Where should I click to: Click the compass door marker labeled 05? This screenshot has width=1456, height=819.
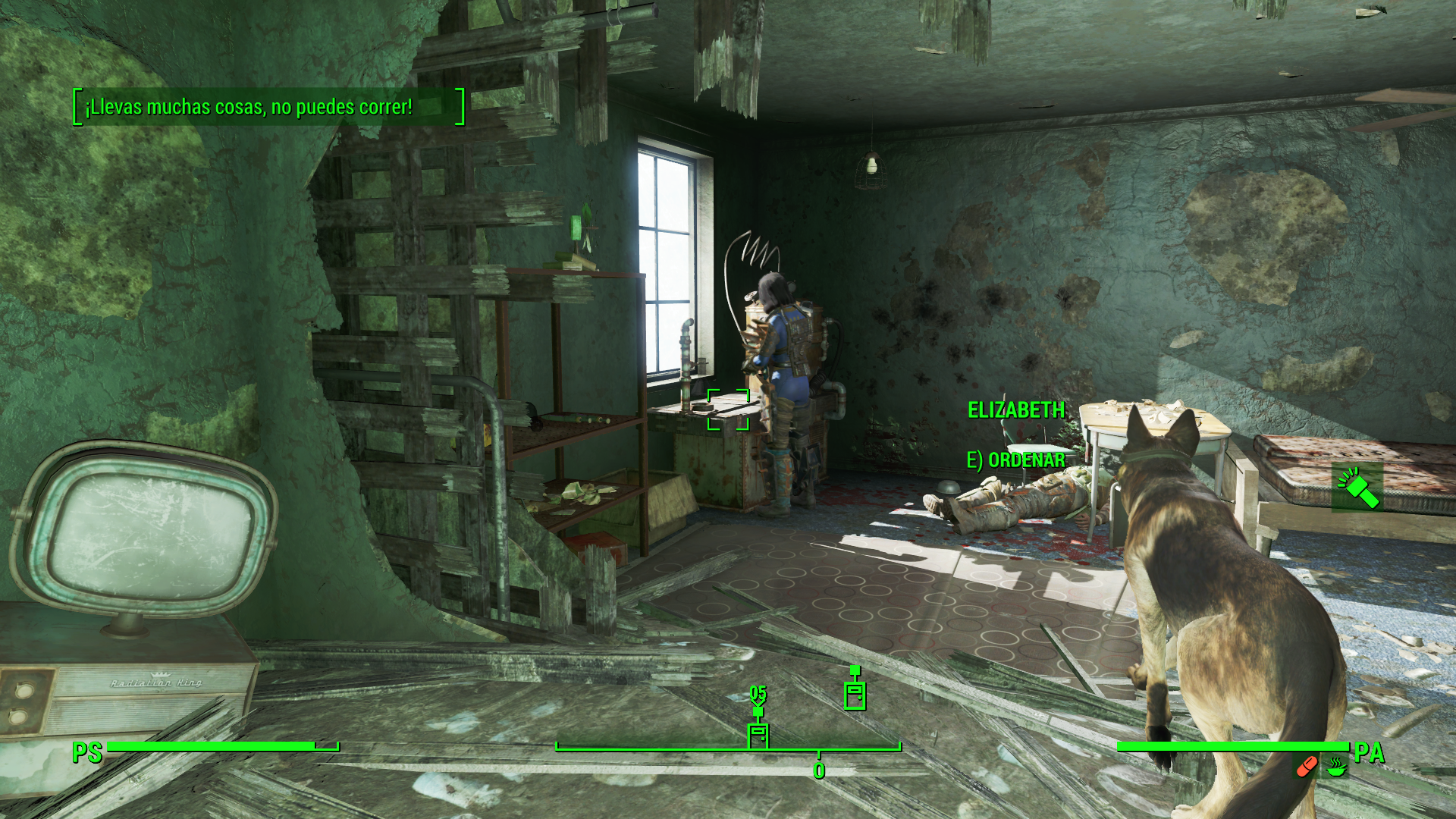(758, 734)
